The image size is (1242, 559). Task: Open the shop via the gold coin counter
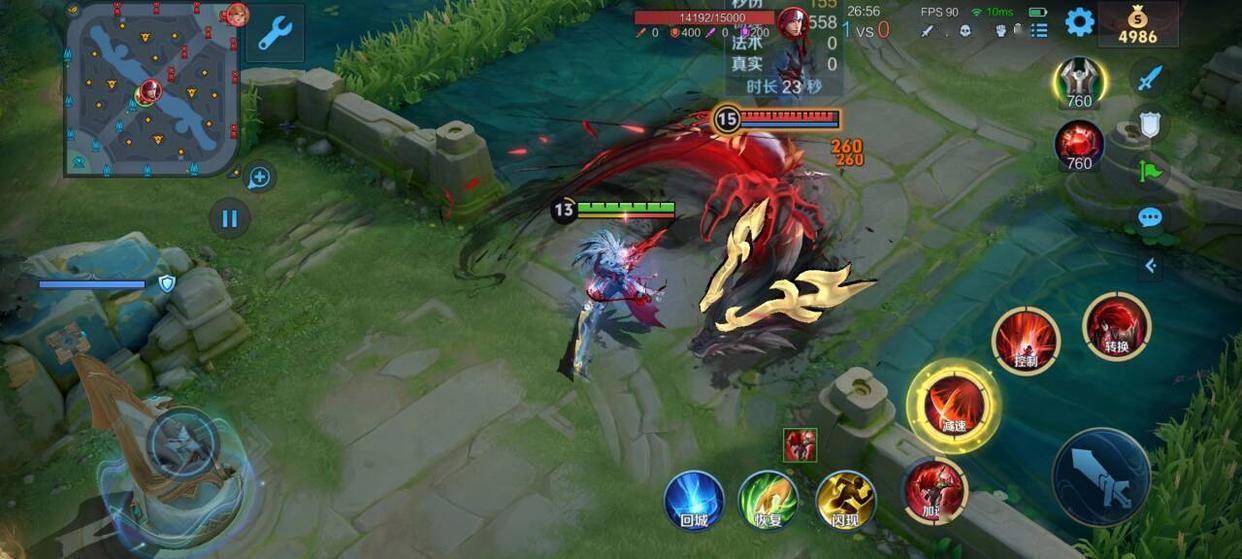click(1138, 25)
